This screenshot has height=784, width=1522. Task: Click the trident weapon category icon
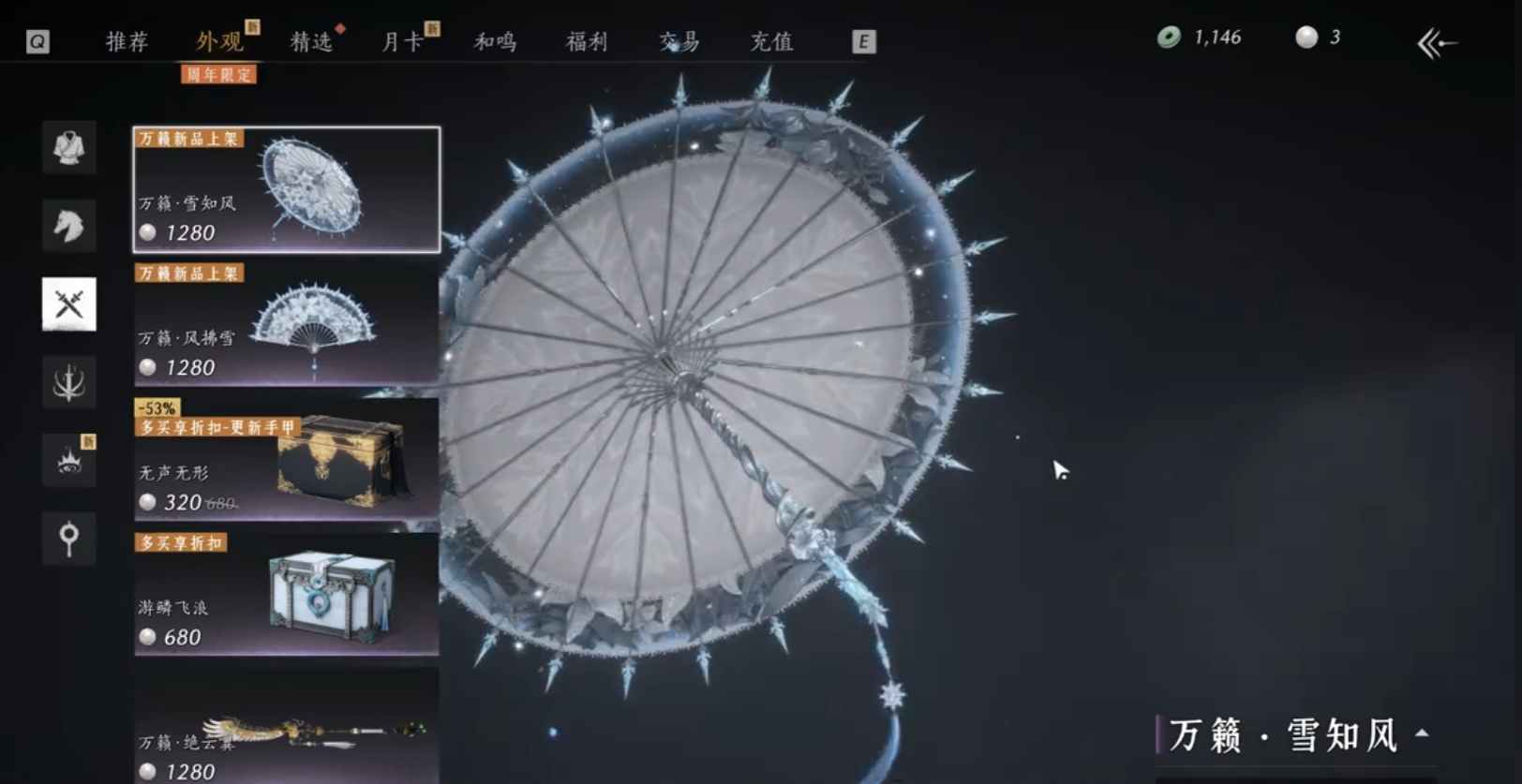point(69,382)
